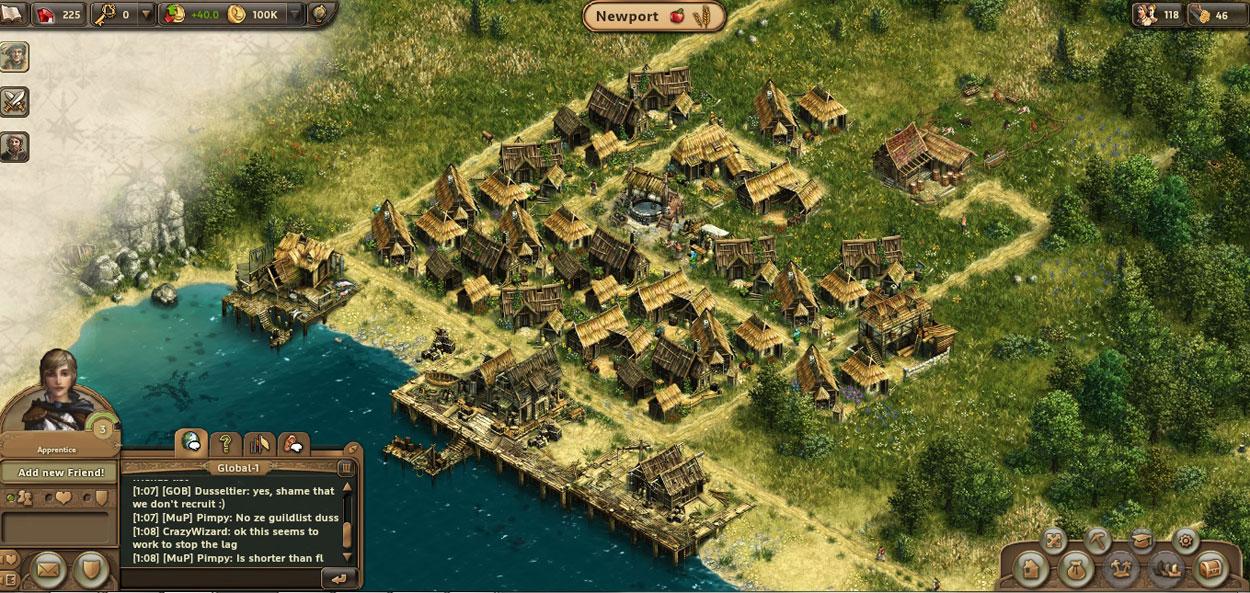Switch to the globe Global chat tab
Image resolution: width=1250 pixels, height=593 pixels.
pyautogui.click(x=191, y=442)
